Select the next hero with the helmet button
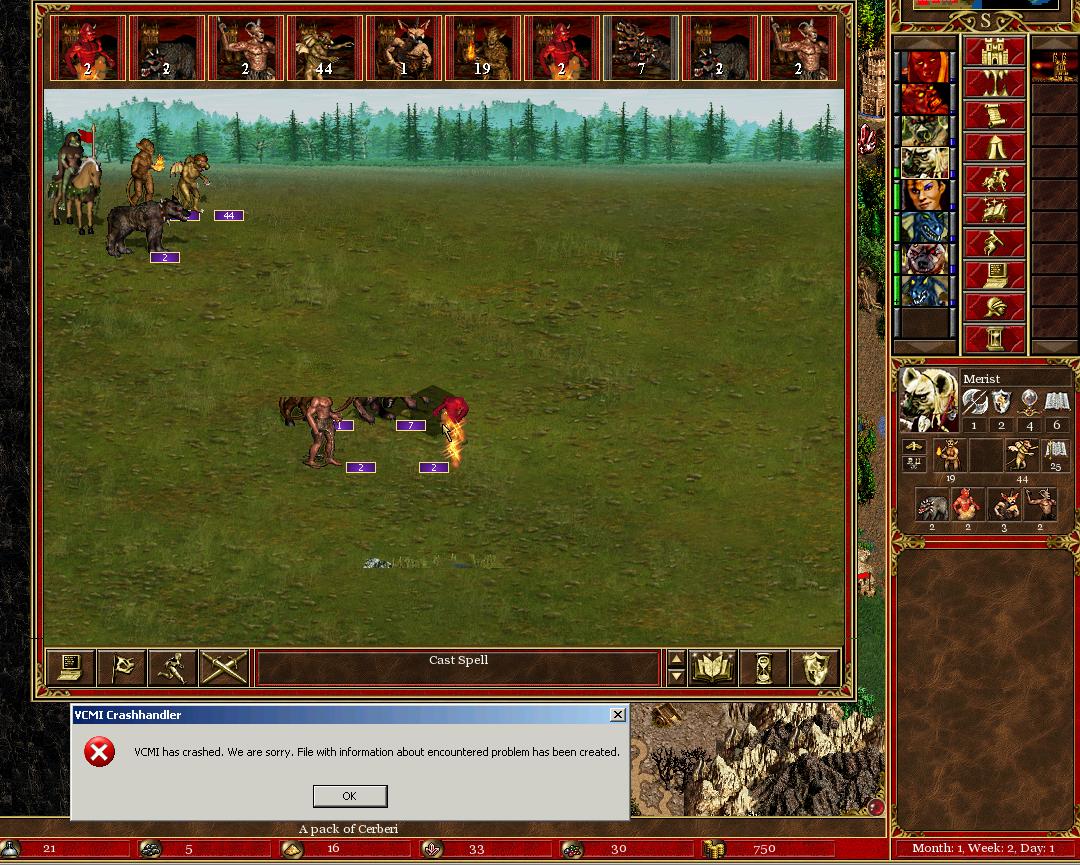The image size is (1080, 865). pyautogui.click(x=994, y=307)
